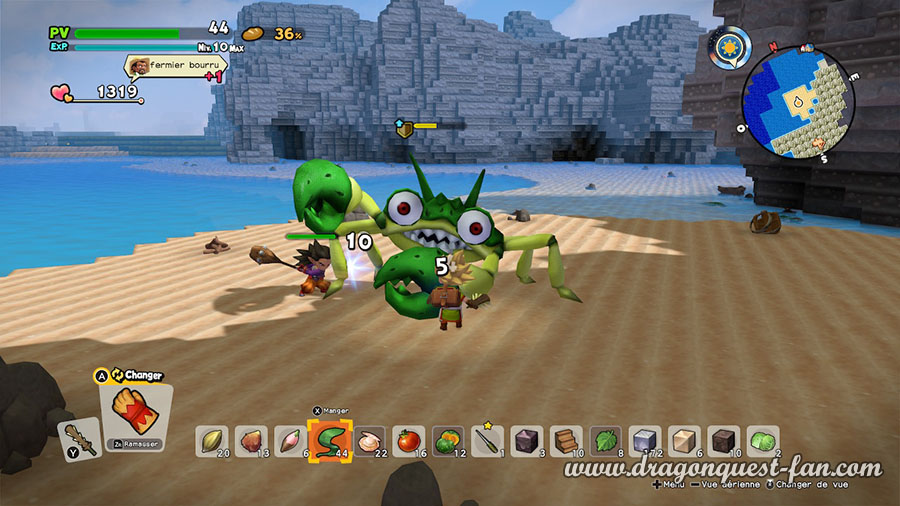
Task: Choose the wooden stairs slot
Action: point(565,441)
